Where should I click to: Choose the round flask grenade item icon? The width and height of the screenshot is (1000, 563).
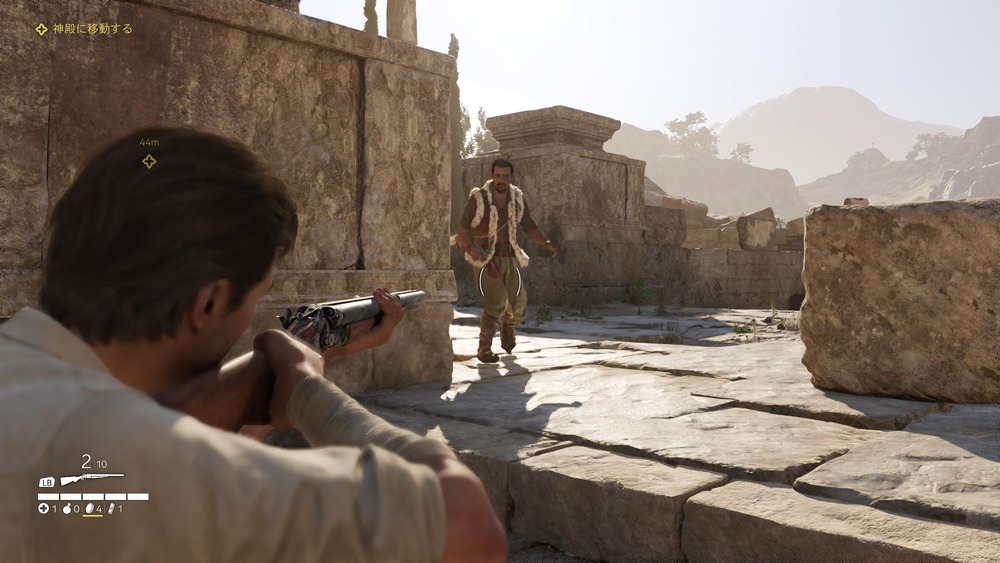click(65, 509)
